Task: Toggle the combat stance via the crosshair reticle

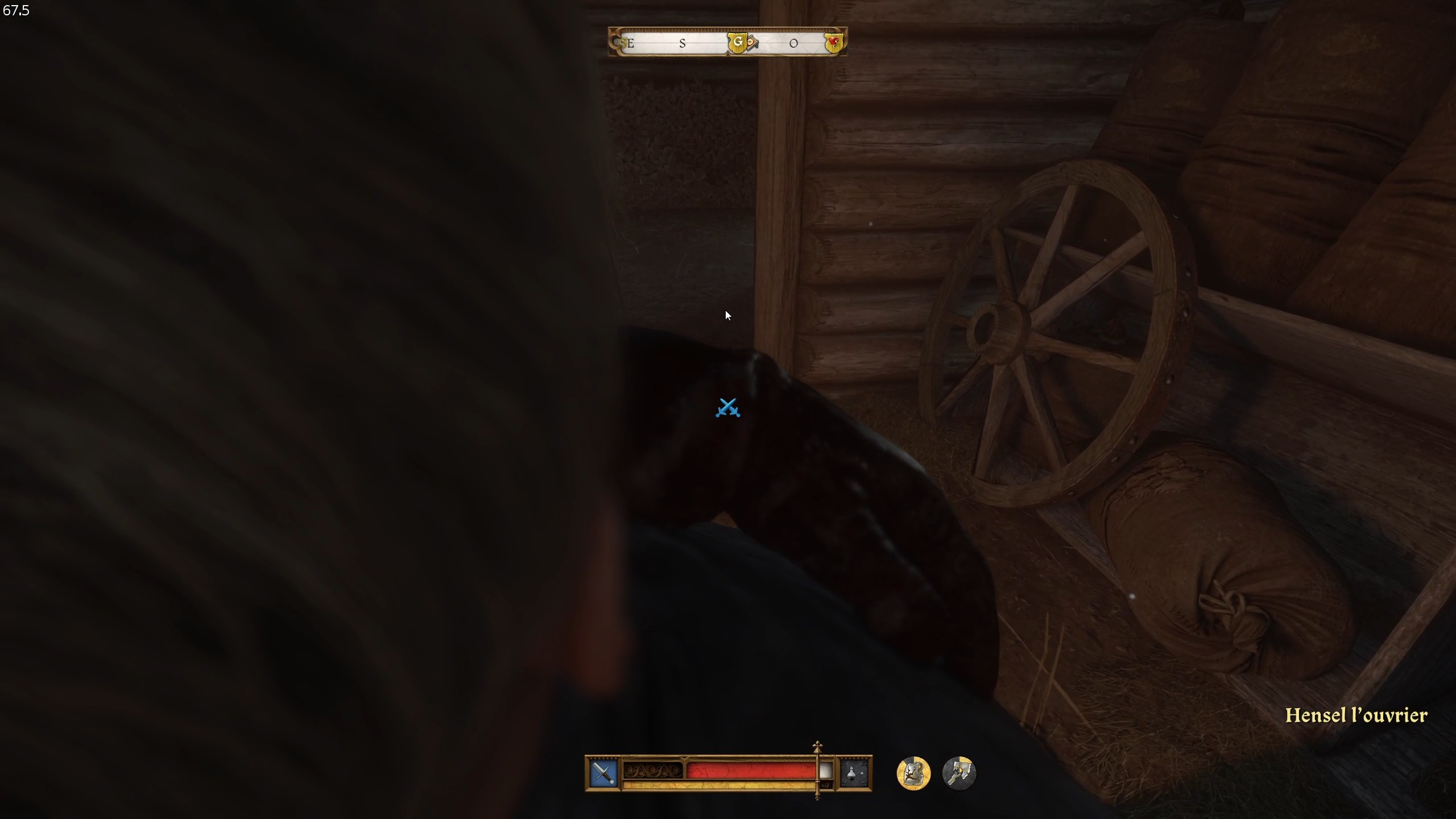Action: tap(729, 409)
